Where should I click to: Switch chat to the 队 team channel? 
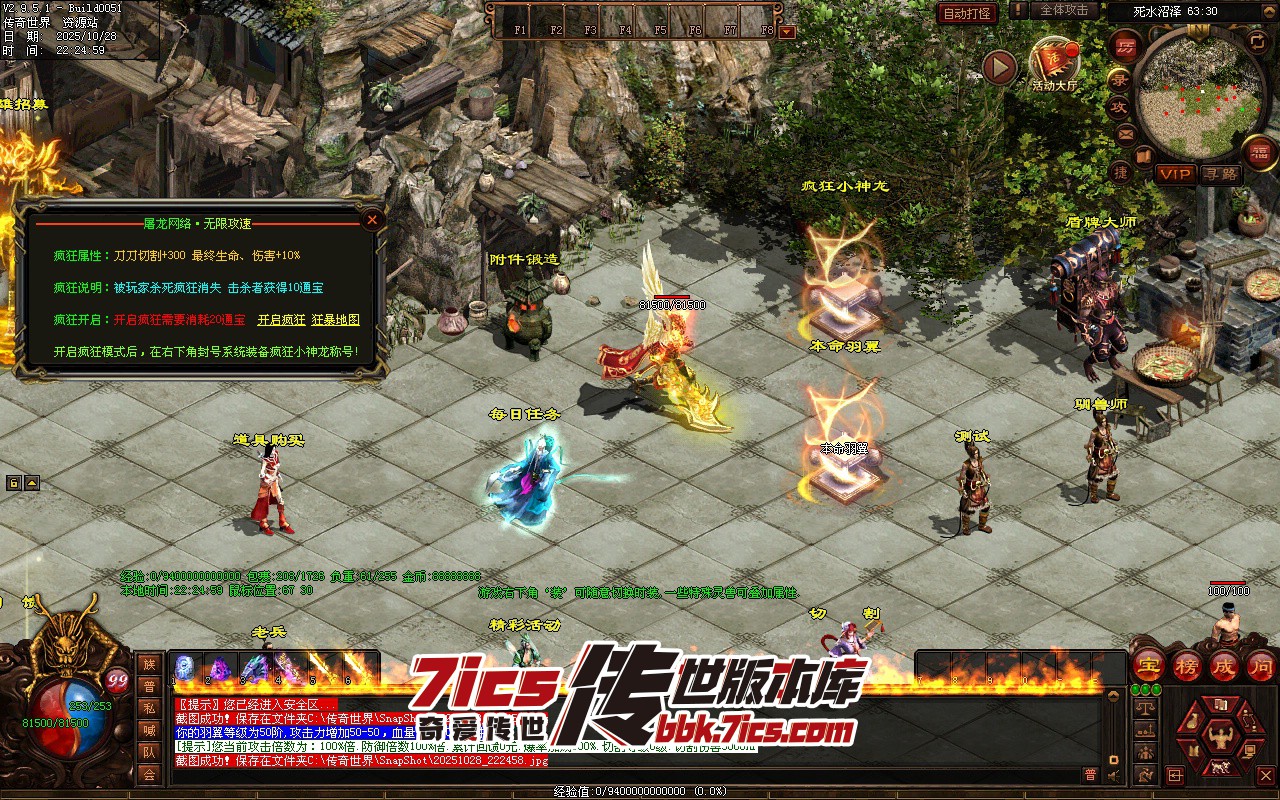pos(149,752)
